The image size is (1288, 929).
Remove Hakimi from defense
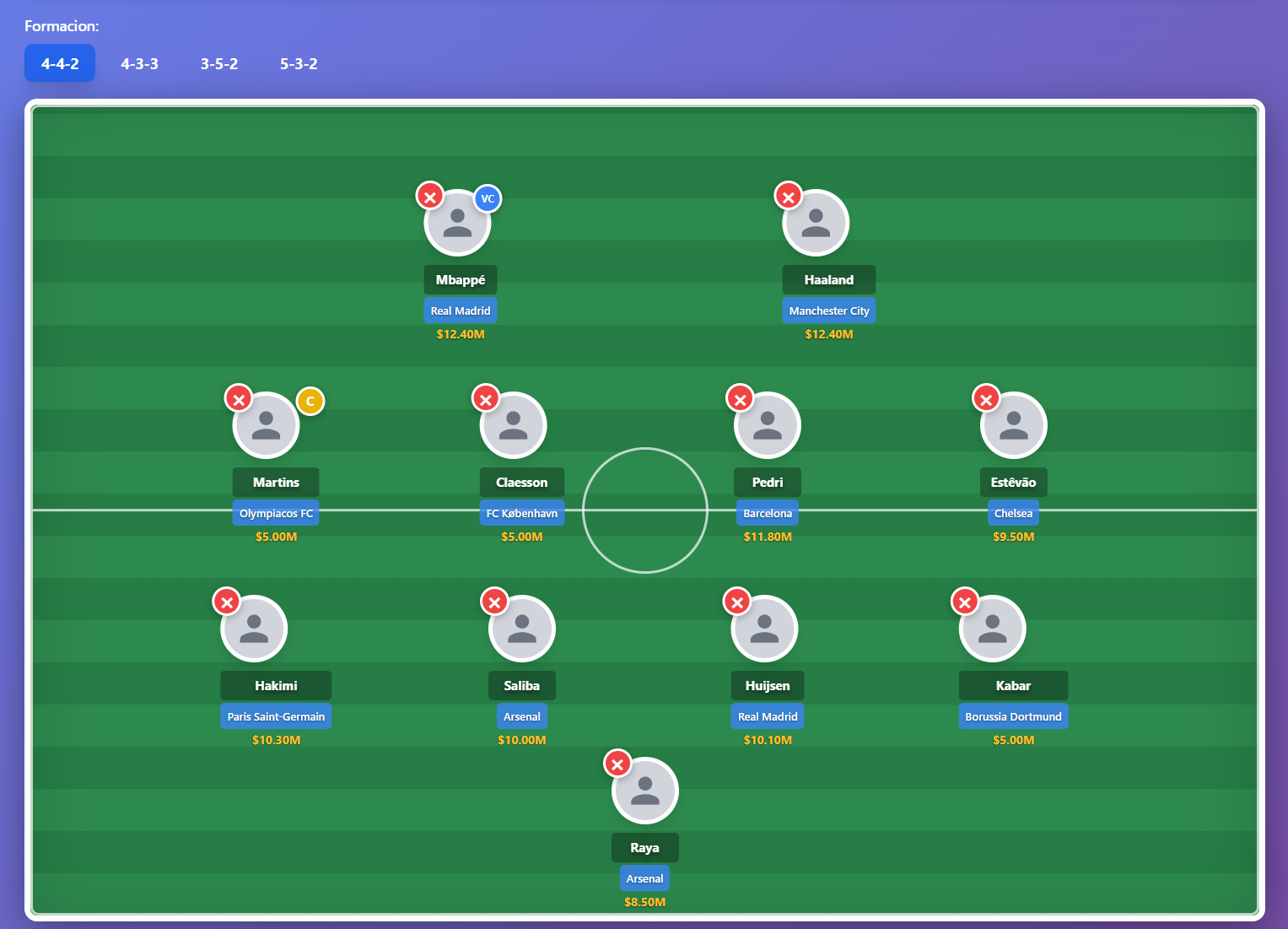coord(226,602)
